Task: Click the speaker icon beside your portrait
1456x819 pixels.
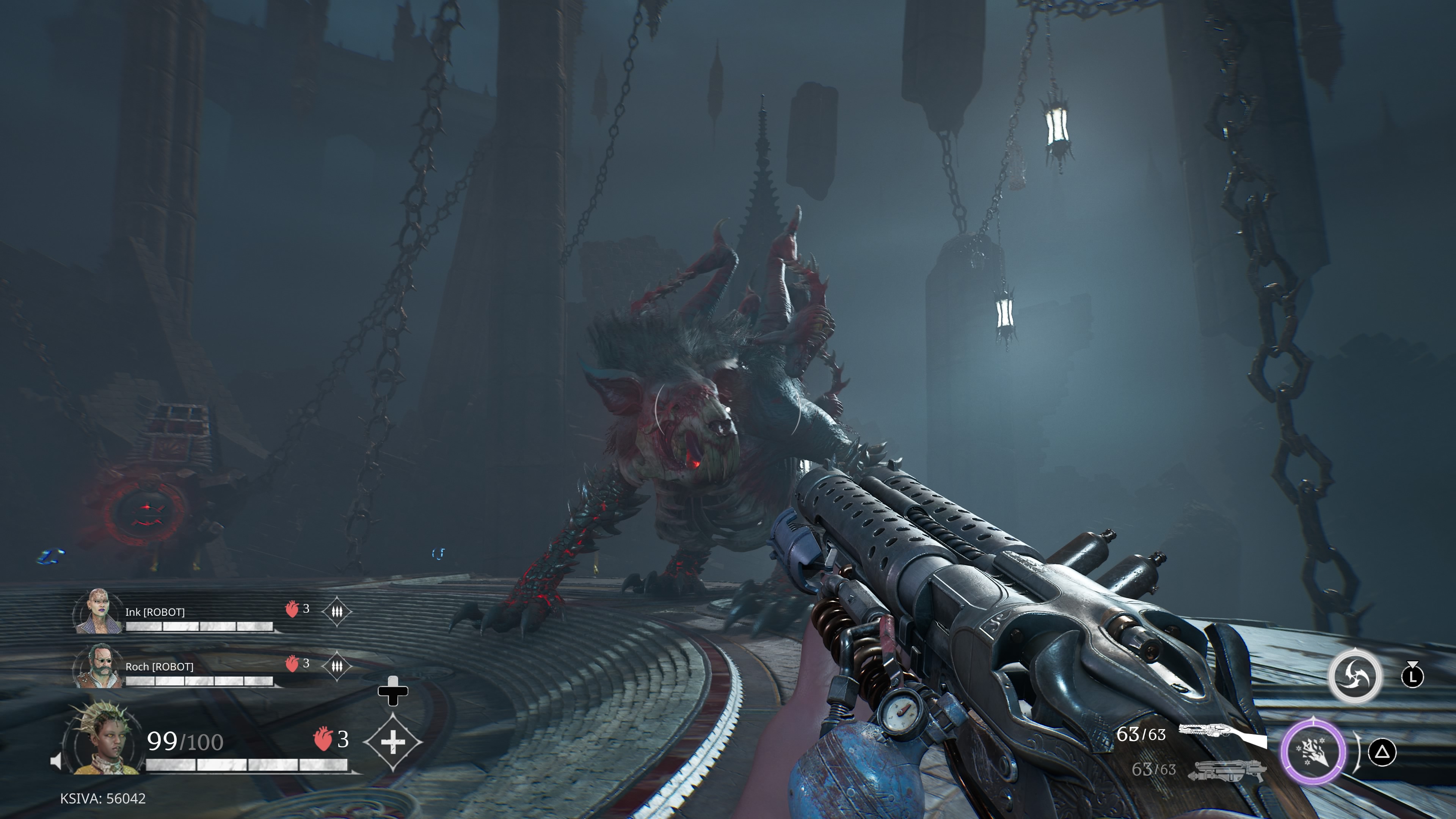Action: pos(56,761)
